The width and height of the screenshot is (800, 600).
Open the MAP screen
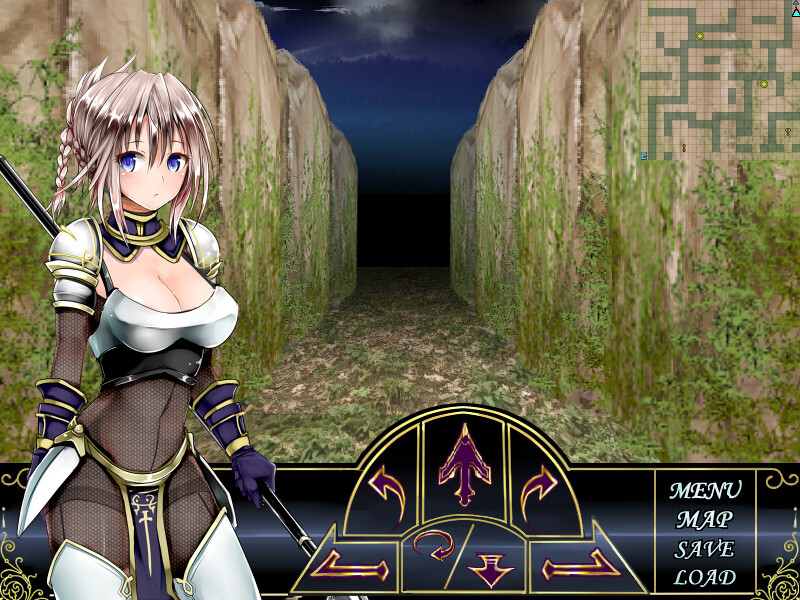coord(705,520)
